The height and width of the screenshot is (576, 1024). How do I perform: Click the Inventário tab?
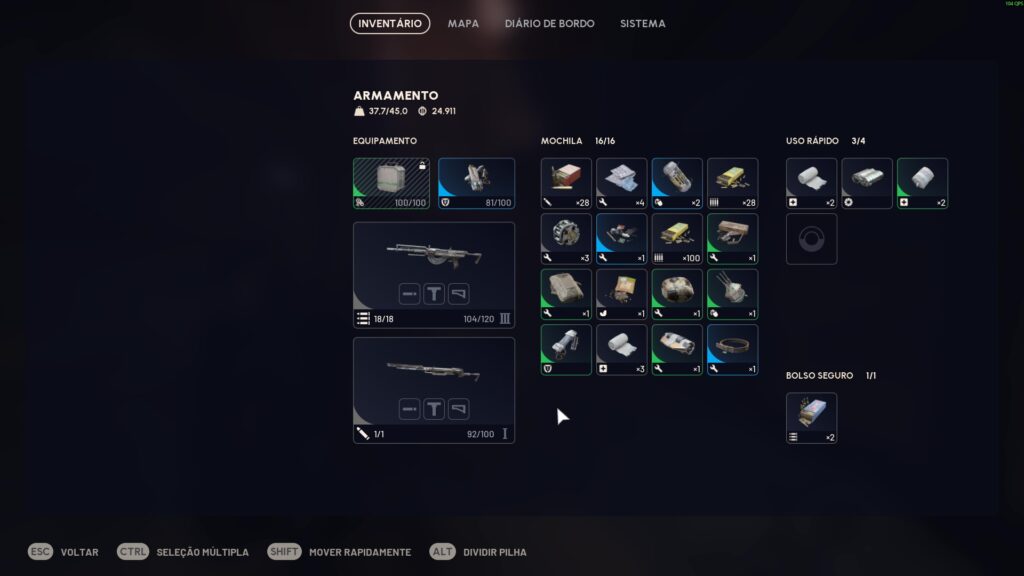click(390, 23)
